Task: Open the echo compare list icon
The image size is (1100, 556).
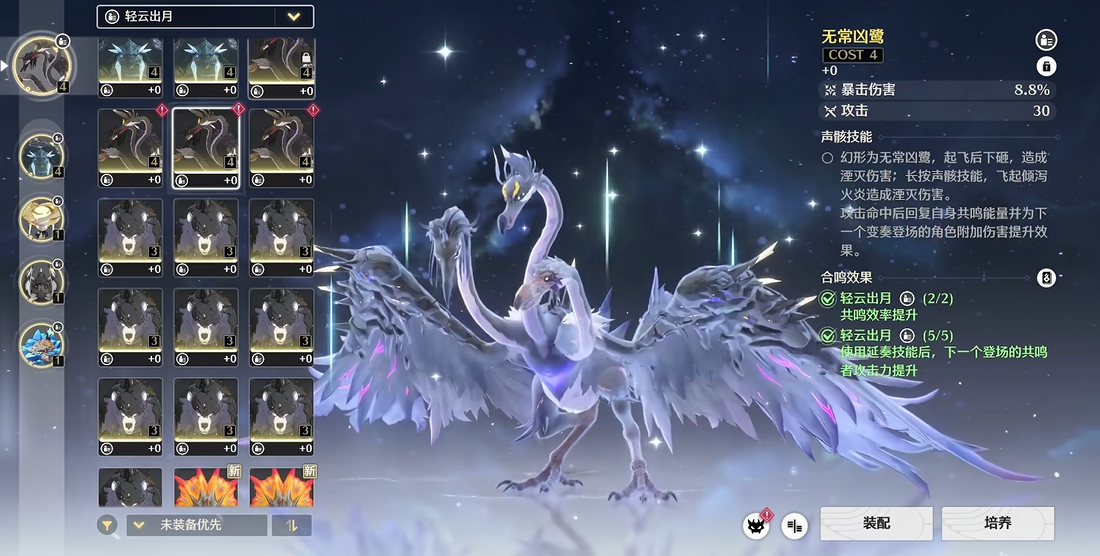Action: tap(795, 524)
